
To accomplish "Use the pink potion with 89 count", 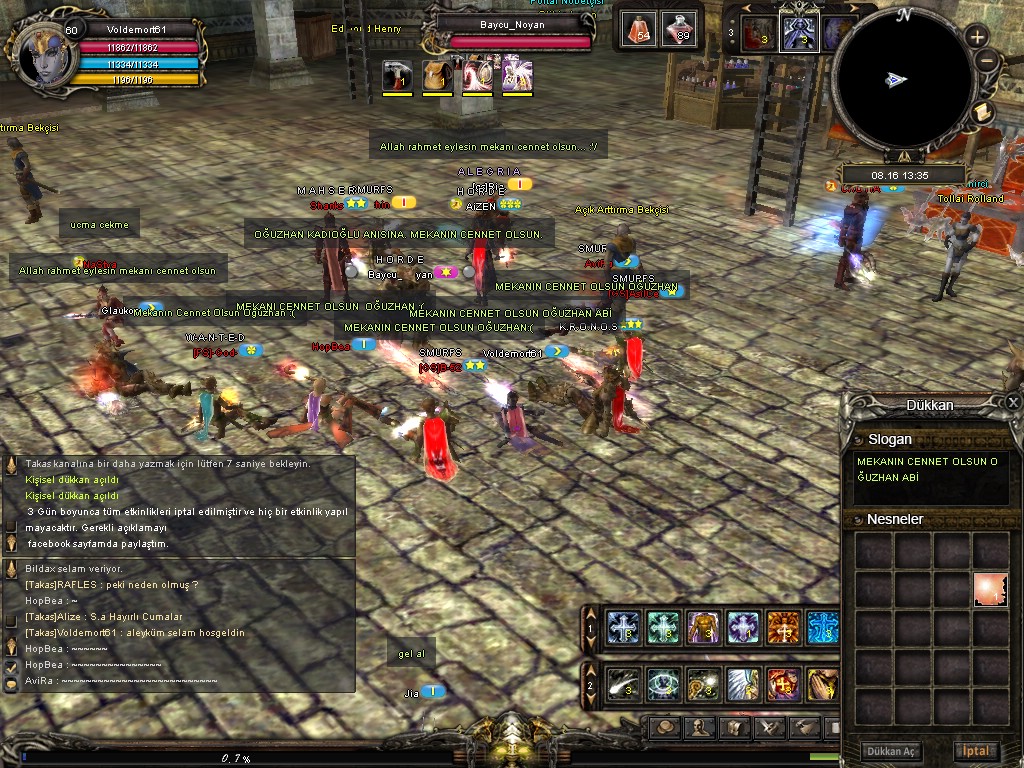I will point(680,28).
